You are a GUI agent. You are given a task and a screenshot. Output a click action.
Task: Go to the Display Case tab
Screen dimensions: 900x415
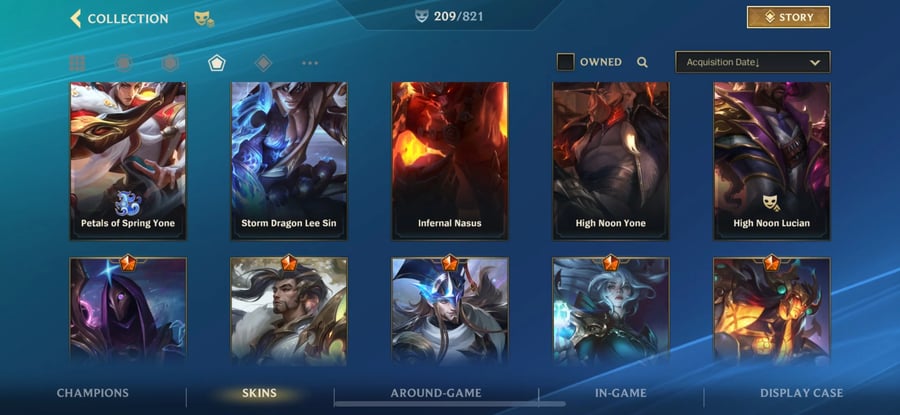801,393
